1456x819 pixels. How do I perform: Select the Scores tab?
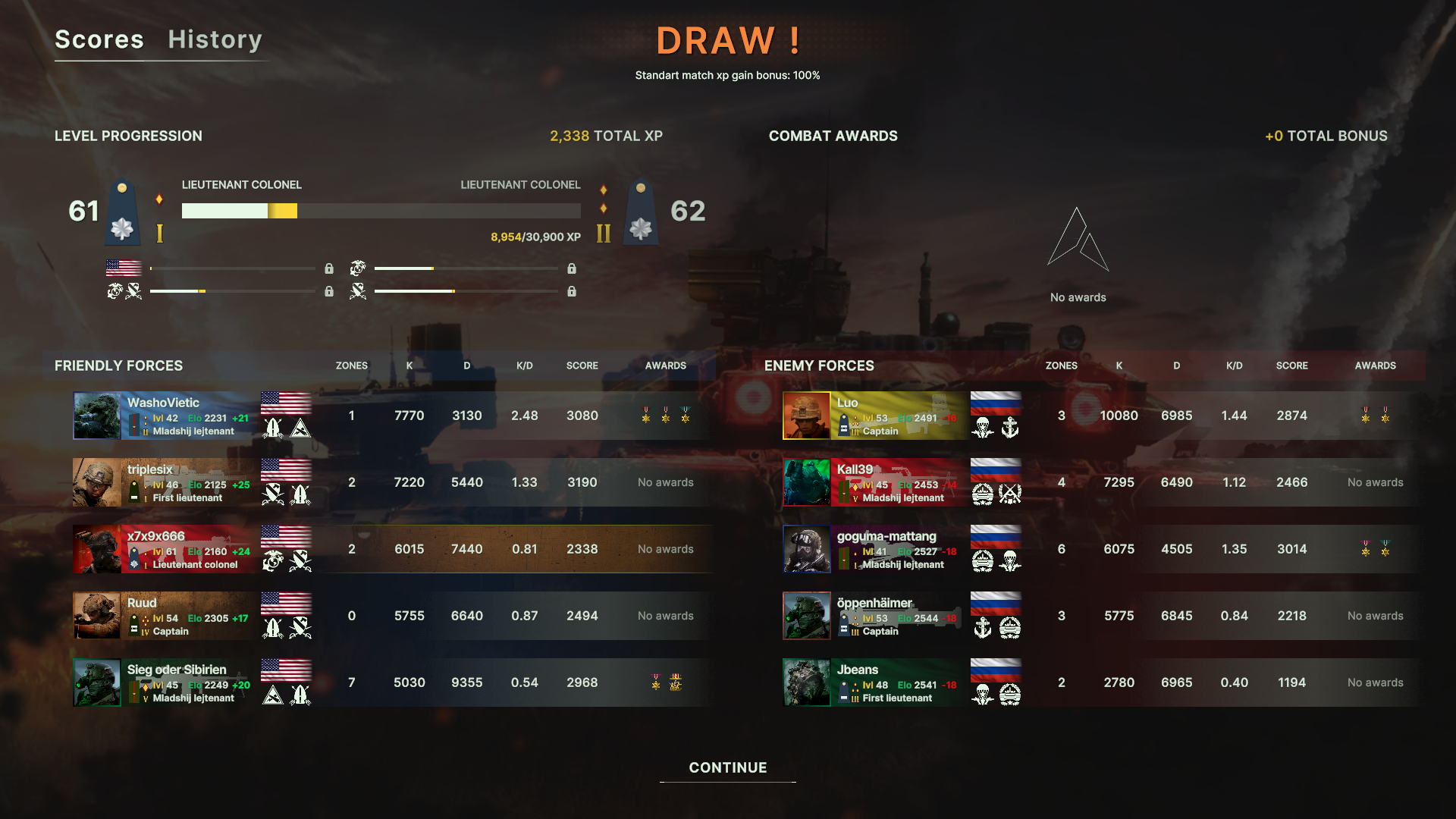pyautogui.click(x=99, y=39)
